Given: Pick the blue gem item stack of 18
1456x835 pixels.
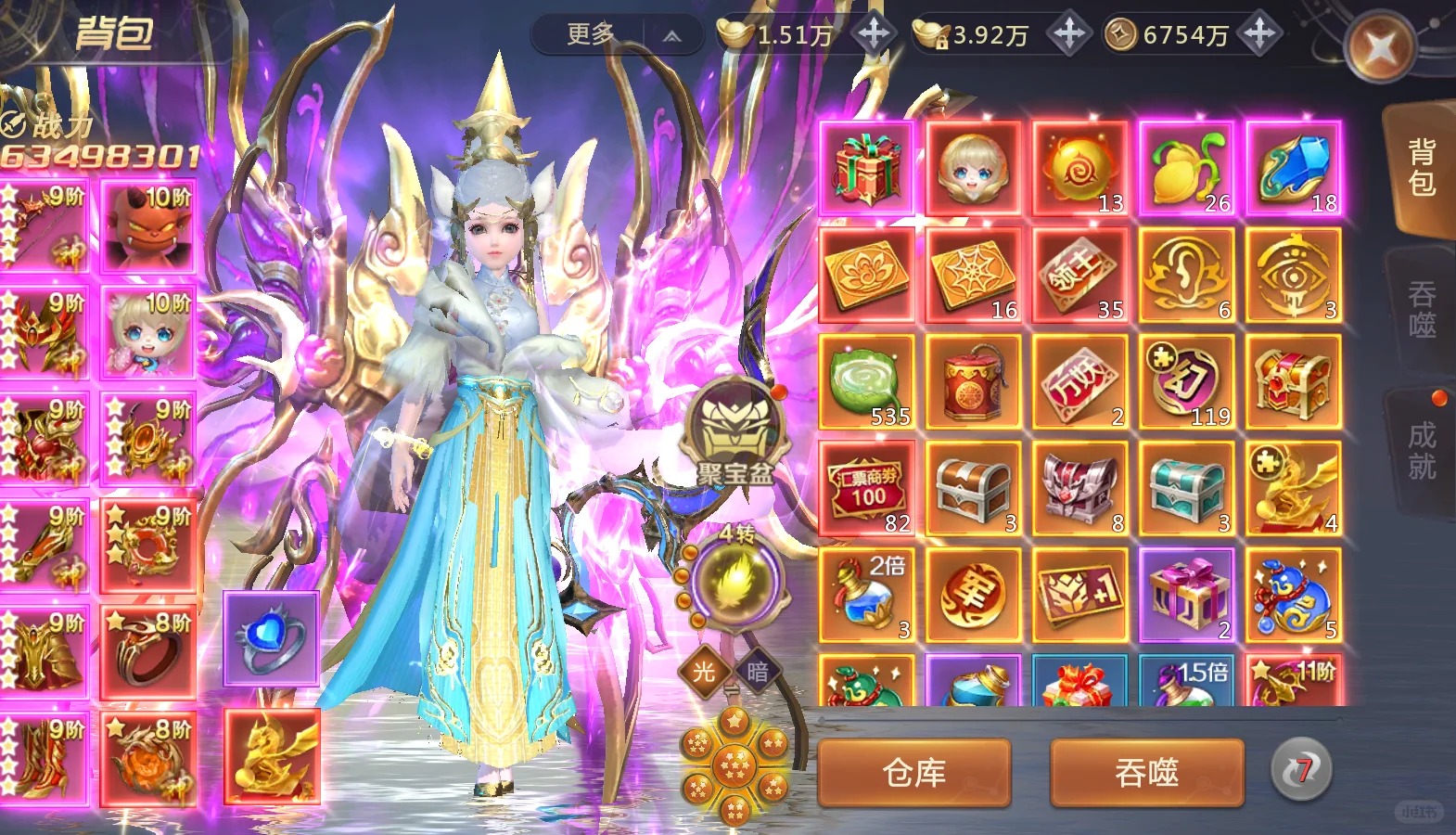Looking at the screenshot, I should click(1293, 168).
